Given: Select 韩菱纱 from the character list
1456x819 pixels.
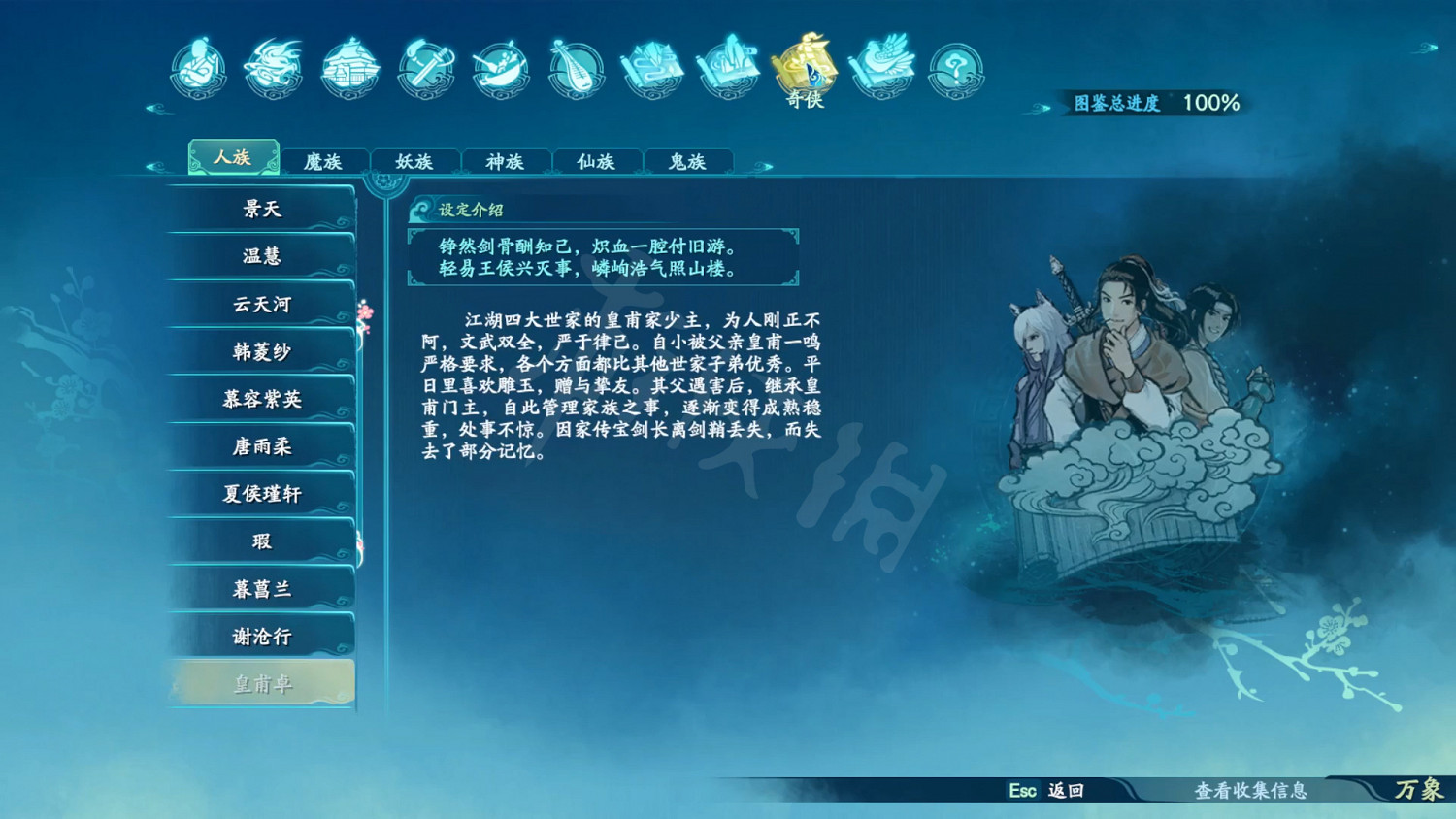Looking at the screenshot, I should pos(260,351).
